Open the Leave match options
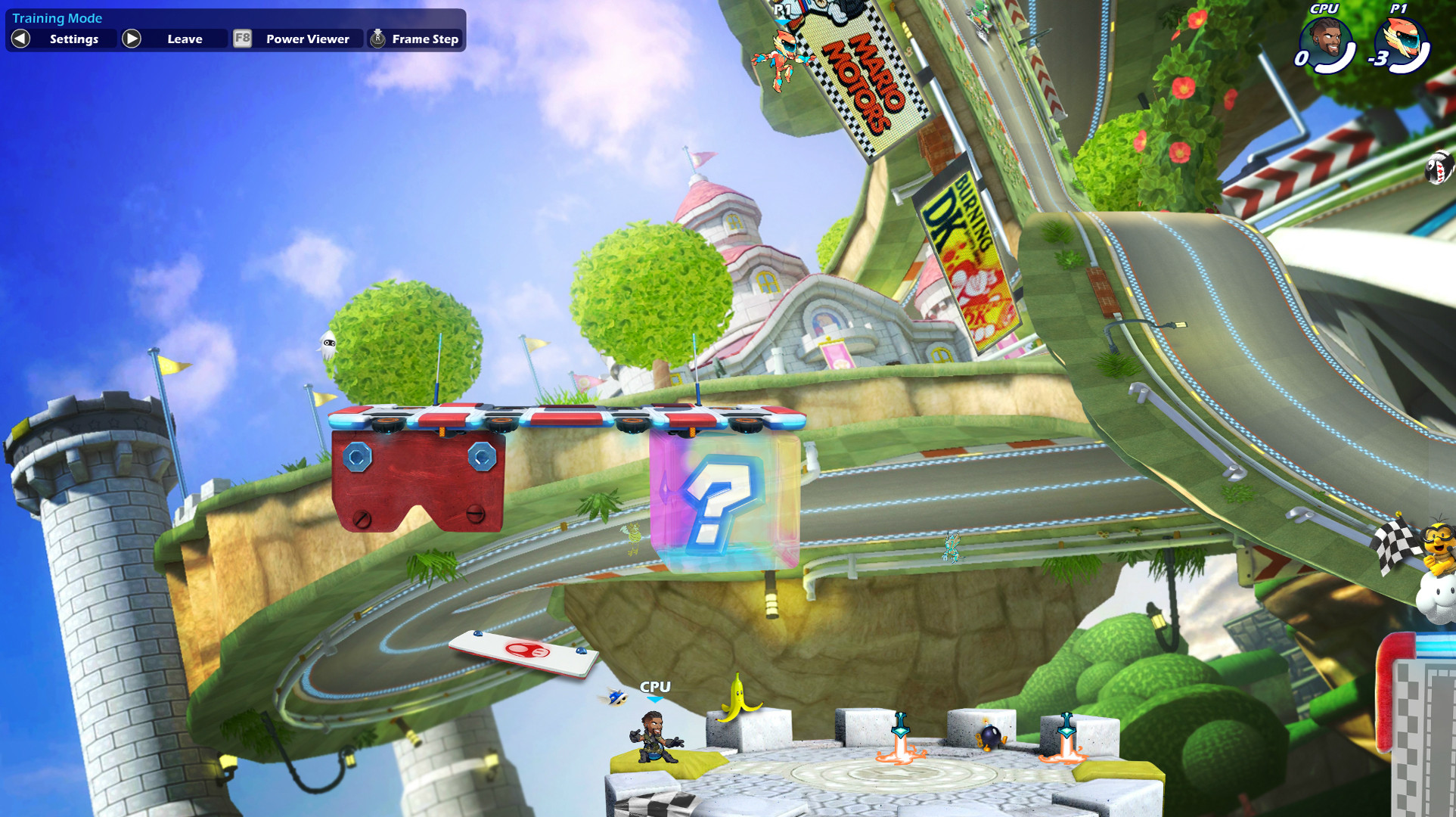This screenshot has height=817, width=1456. click(184, 39)
